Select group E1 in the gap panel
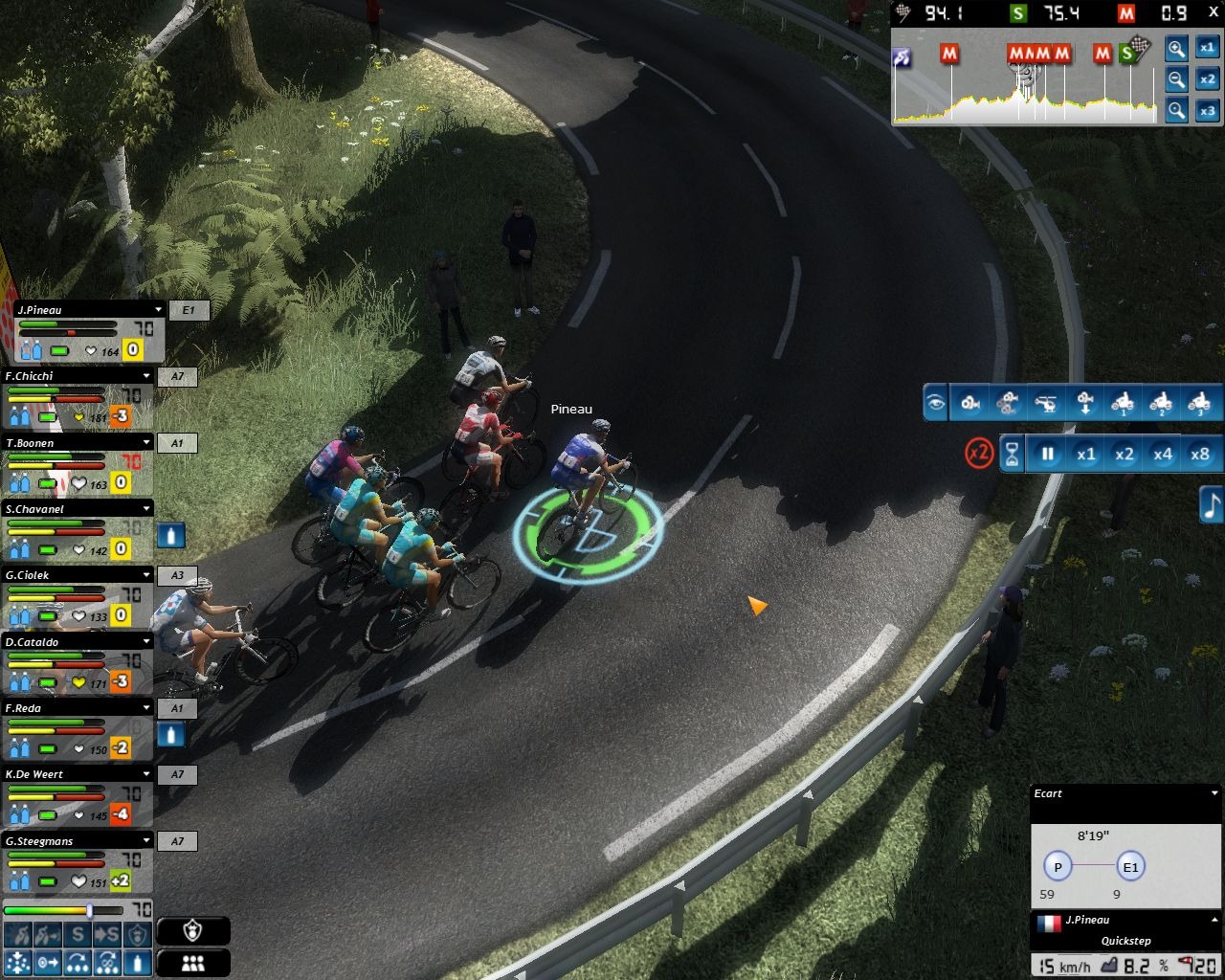The width and height of the screenshot is (1225, 980). click(x=1130, y=867)
